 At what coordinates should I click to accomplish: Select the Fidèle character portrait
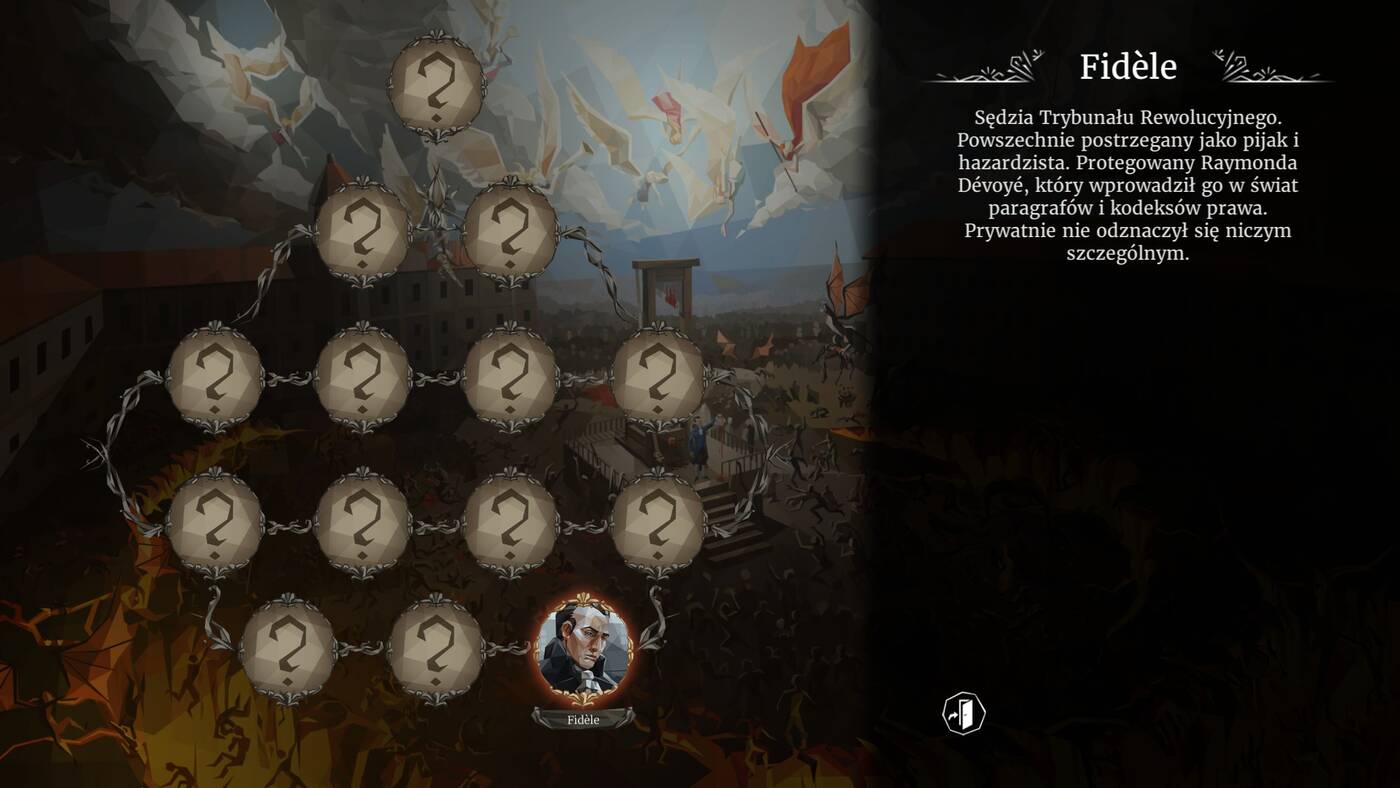[584, 648]
